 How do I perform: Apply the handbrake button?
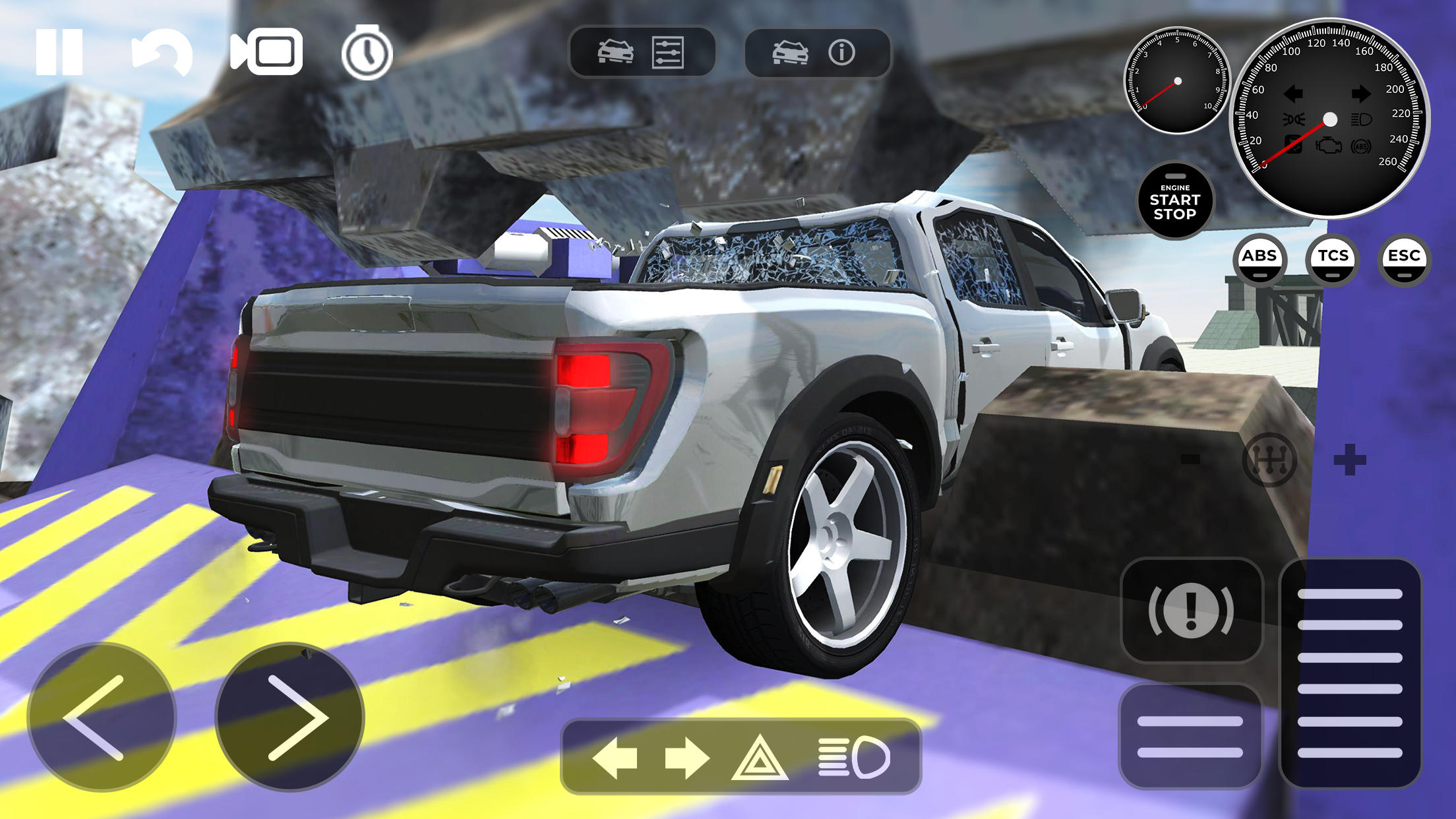[x=1194, y=610]
